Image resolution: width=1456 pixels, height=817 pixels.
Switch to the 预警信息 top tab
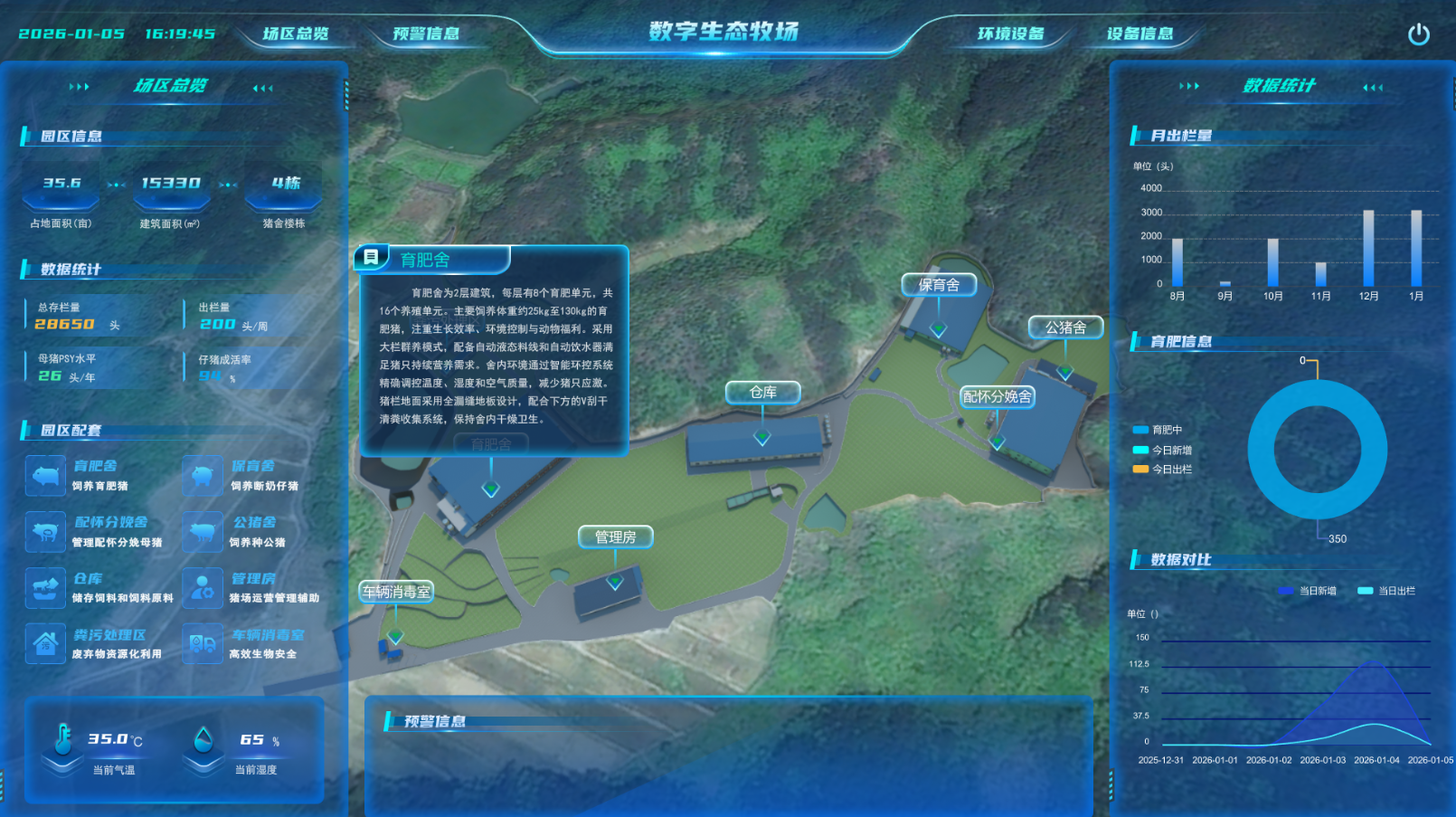click(426, 34)
